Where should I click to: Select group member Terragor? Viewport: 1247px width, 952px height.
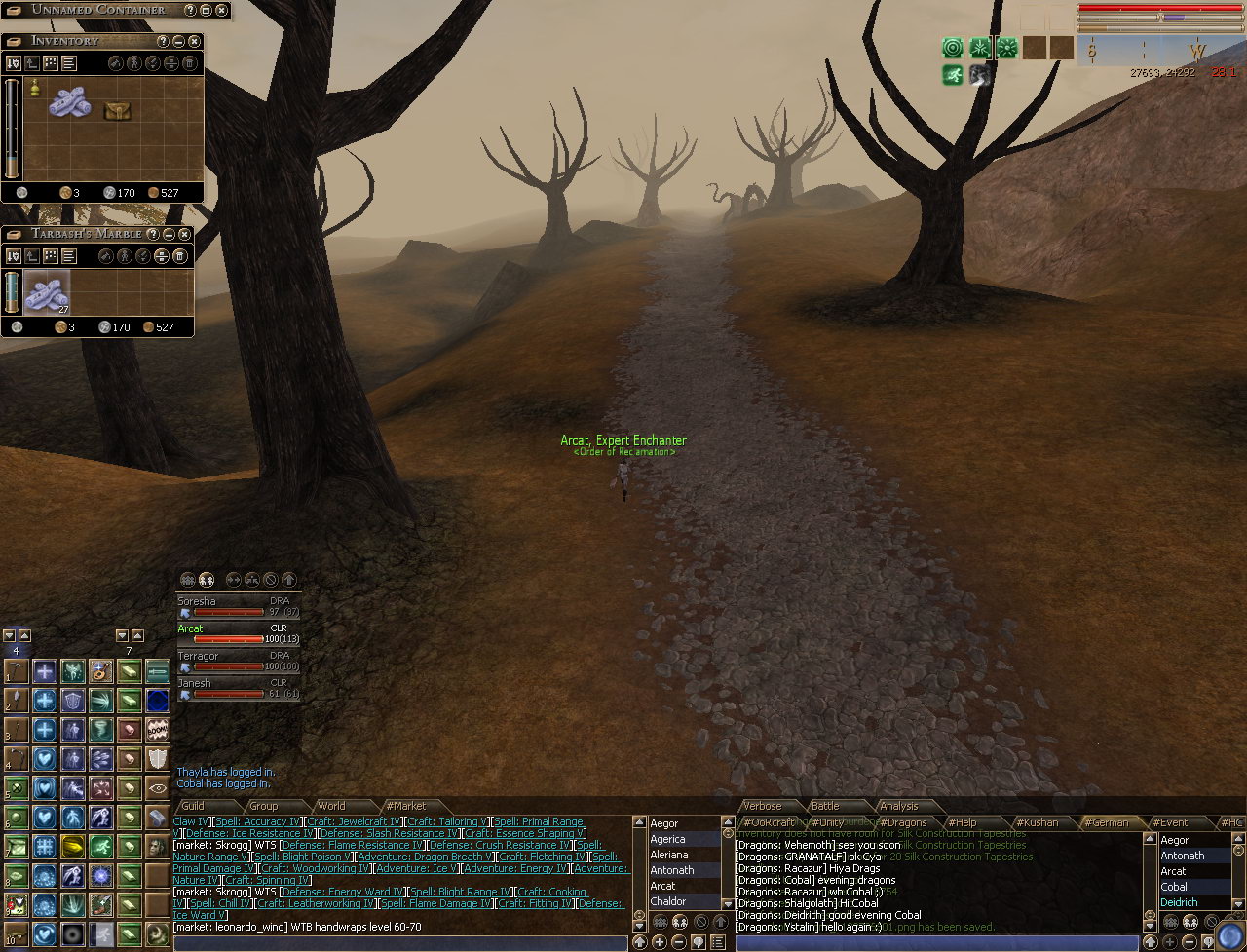(x=198, y=656)
